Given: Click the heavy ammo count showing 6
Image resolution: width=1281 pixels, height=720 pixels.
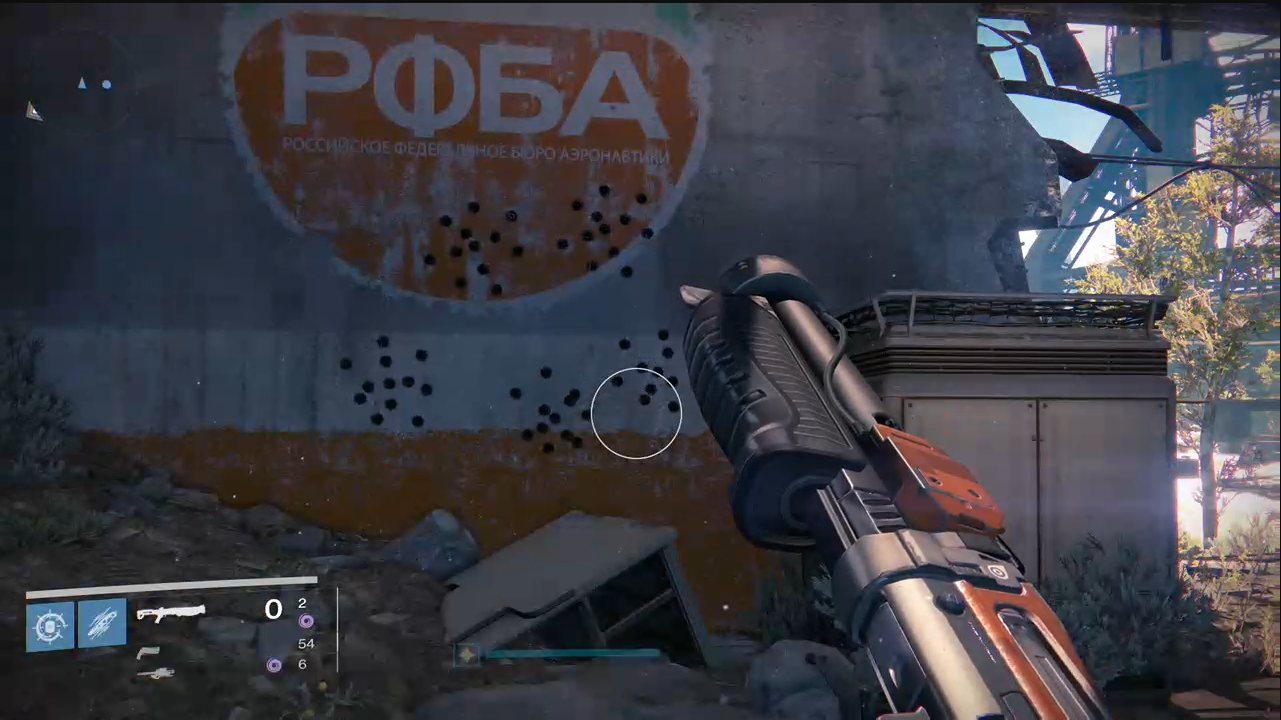Looking at the screenshot, I should pyautogui.click(x=302, y=664).
